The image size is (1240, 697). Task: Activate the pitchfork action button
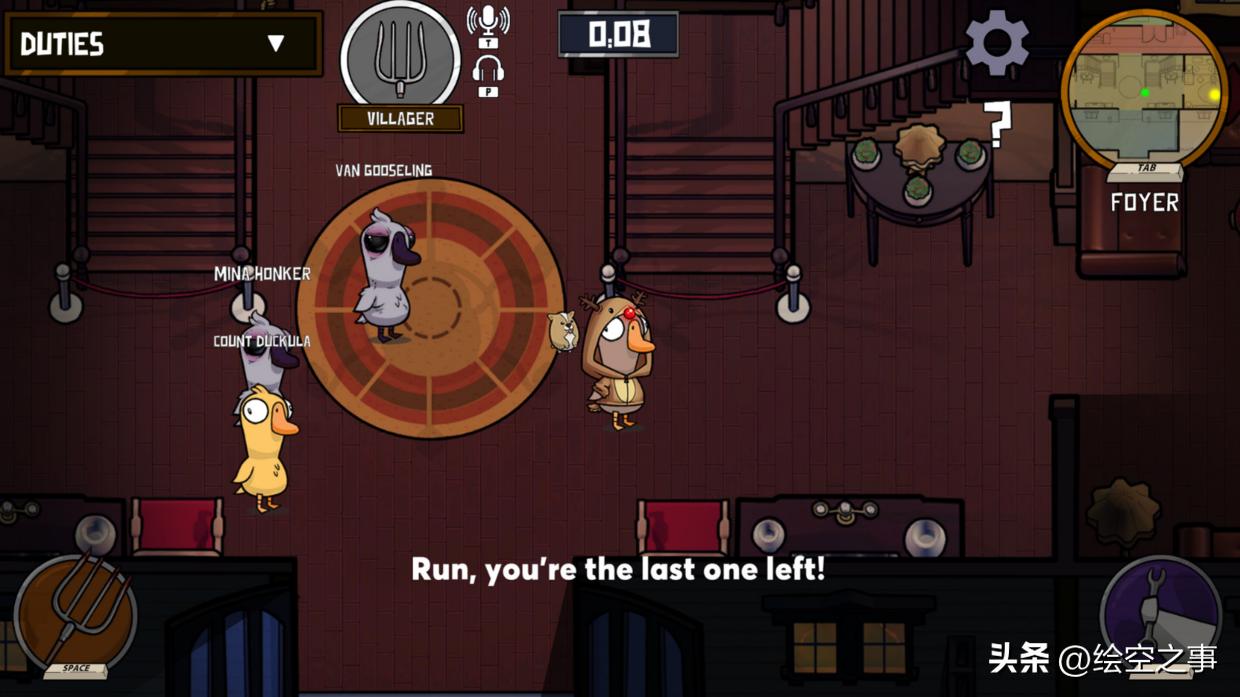75,612
